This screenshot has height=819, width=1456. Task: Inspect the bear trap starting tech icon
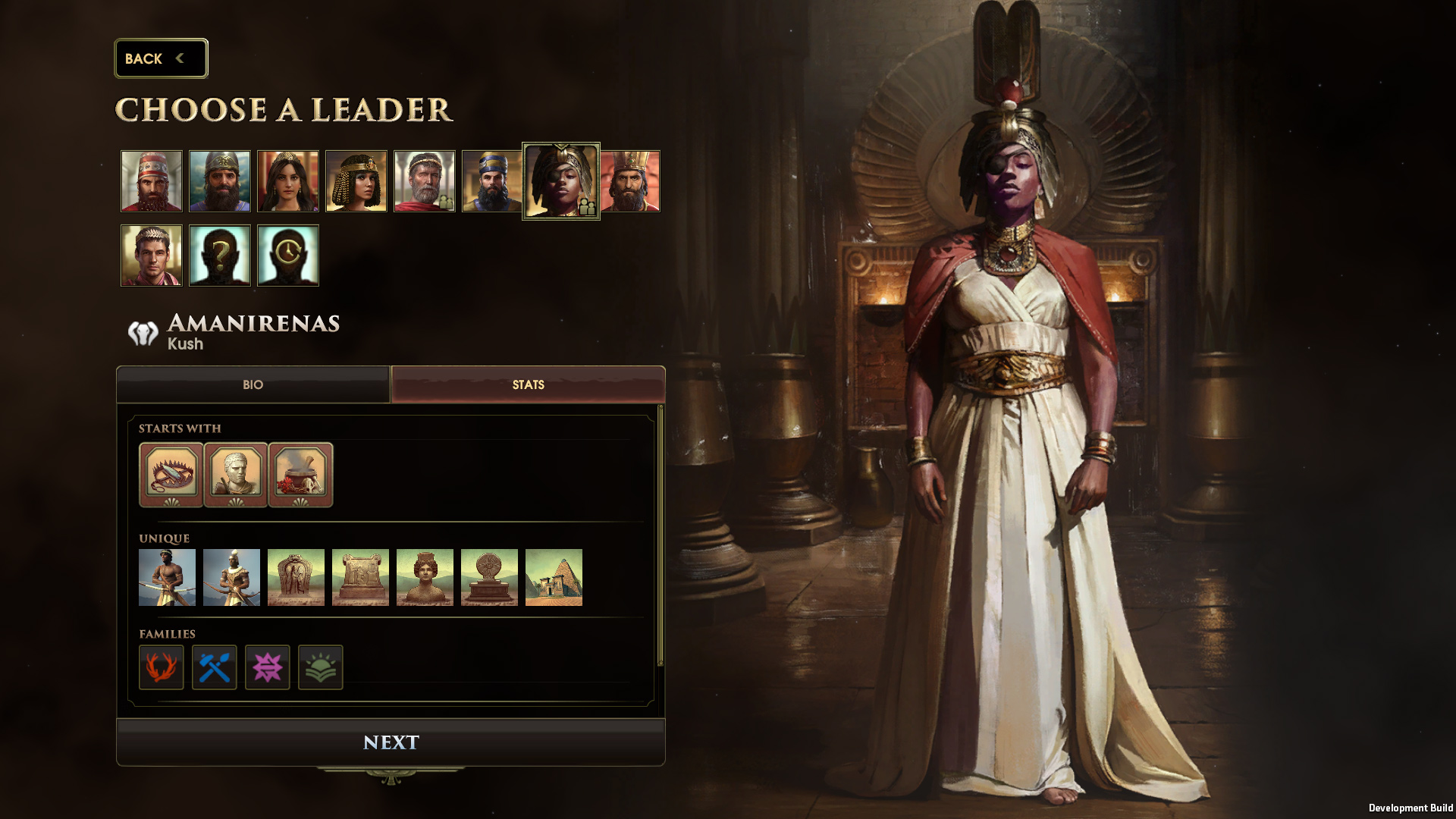171,474
